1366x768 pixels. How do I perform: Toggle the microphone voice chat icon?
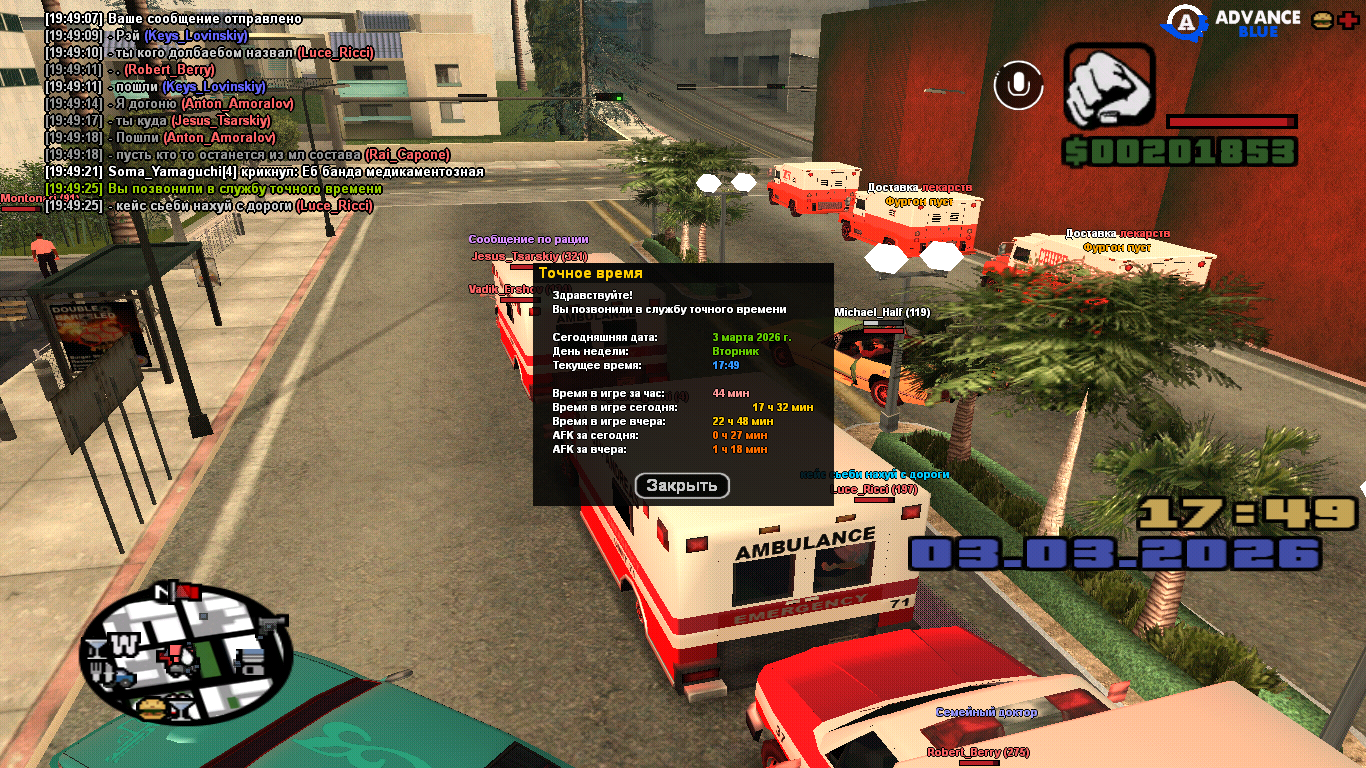(x=1018, y=85)
